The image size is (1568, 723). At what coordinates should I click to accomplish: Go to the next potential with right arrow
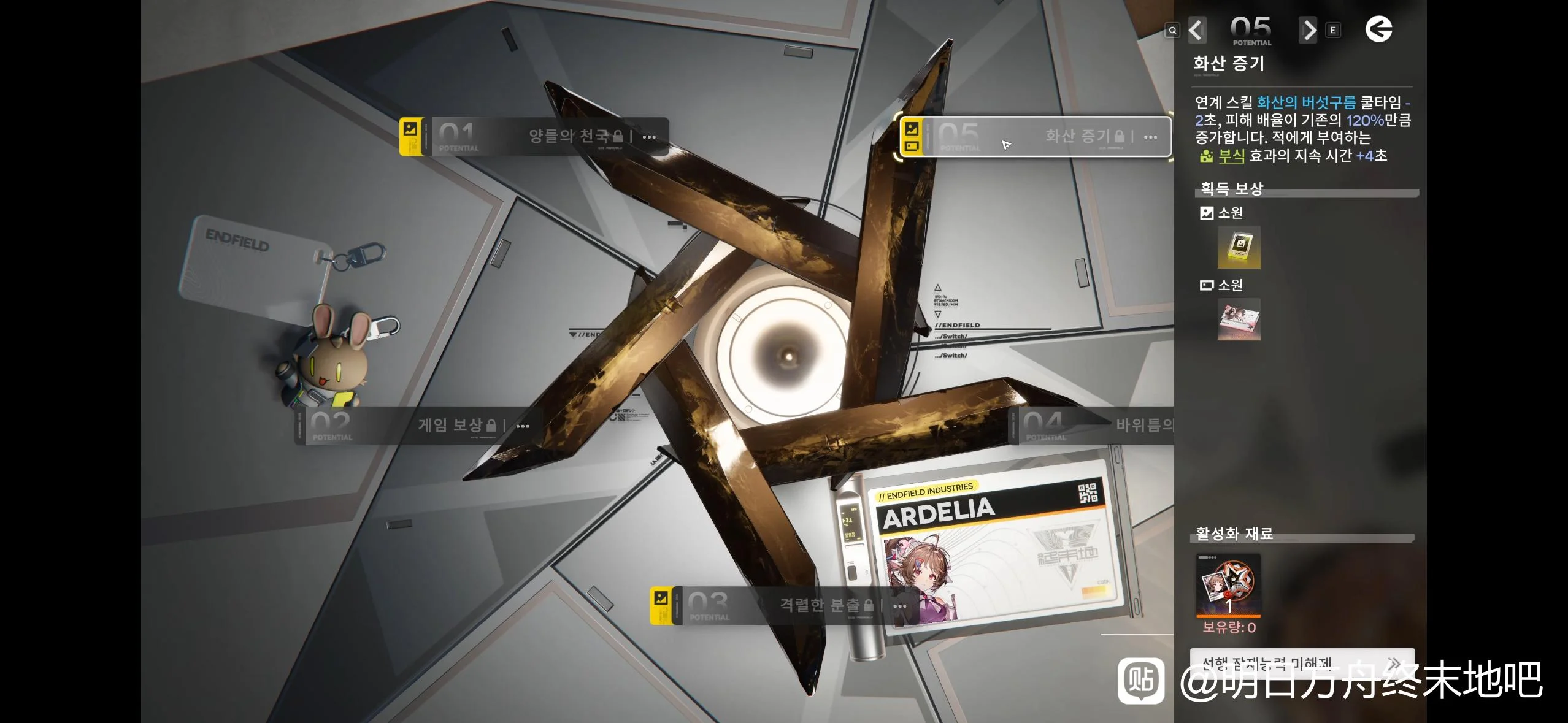(1308, 30)
